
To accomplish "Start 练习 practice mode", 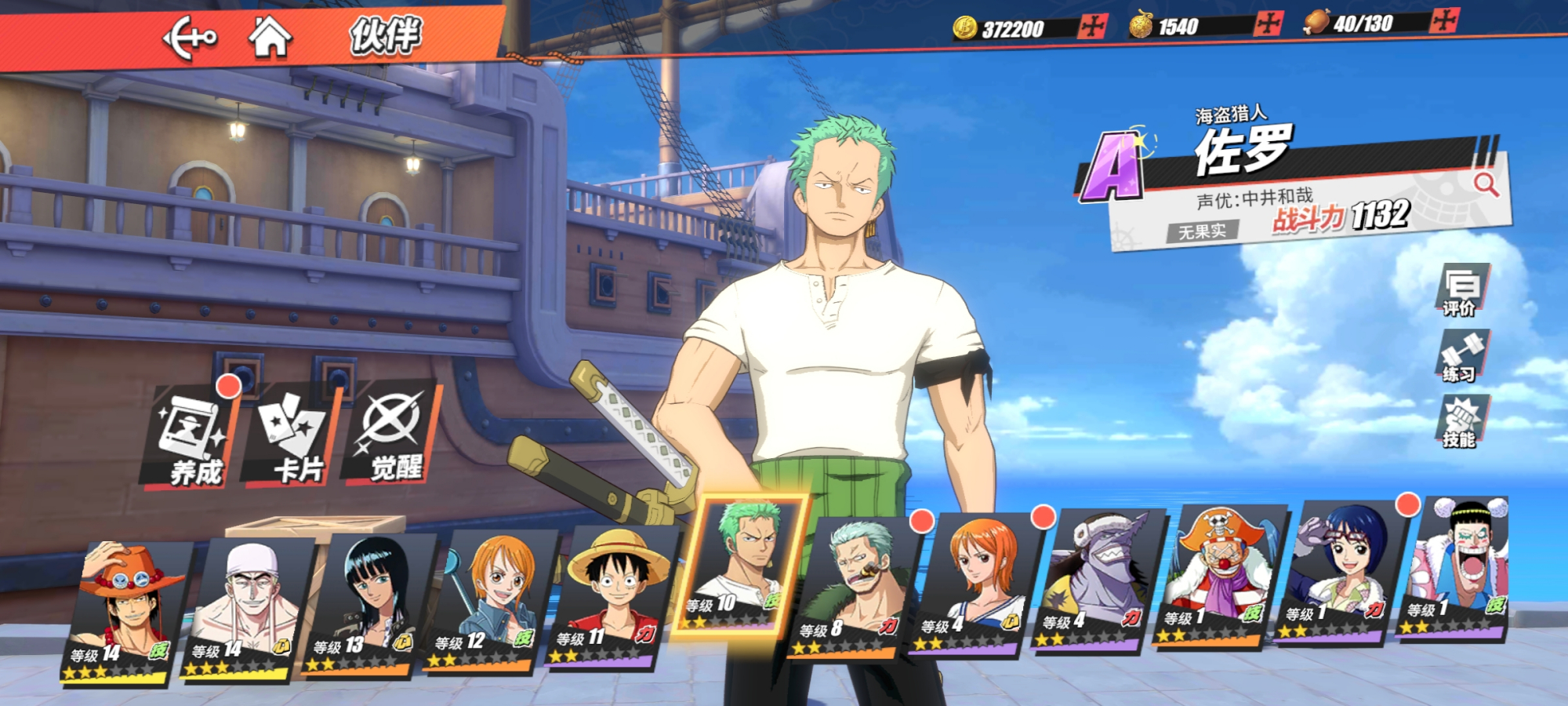I will pos(1461,356).
